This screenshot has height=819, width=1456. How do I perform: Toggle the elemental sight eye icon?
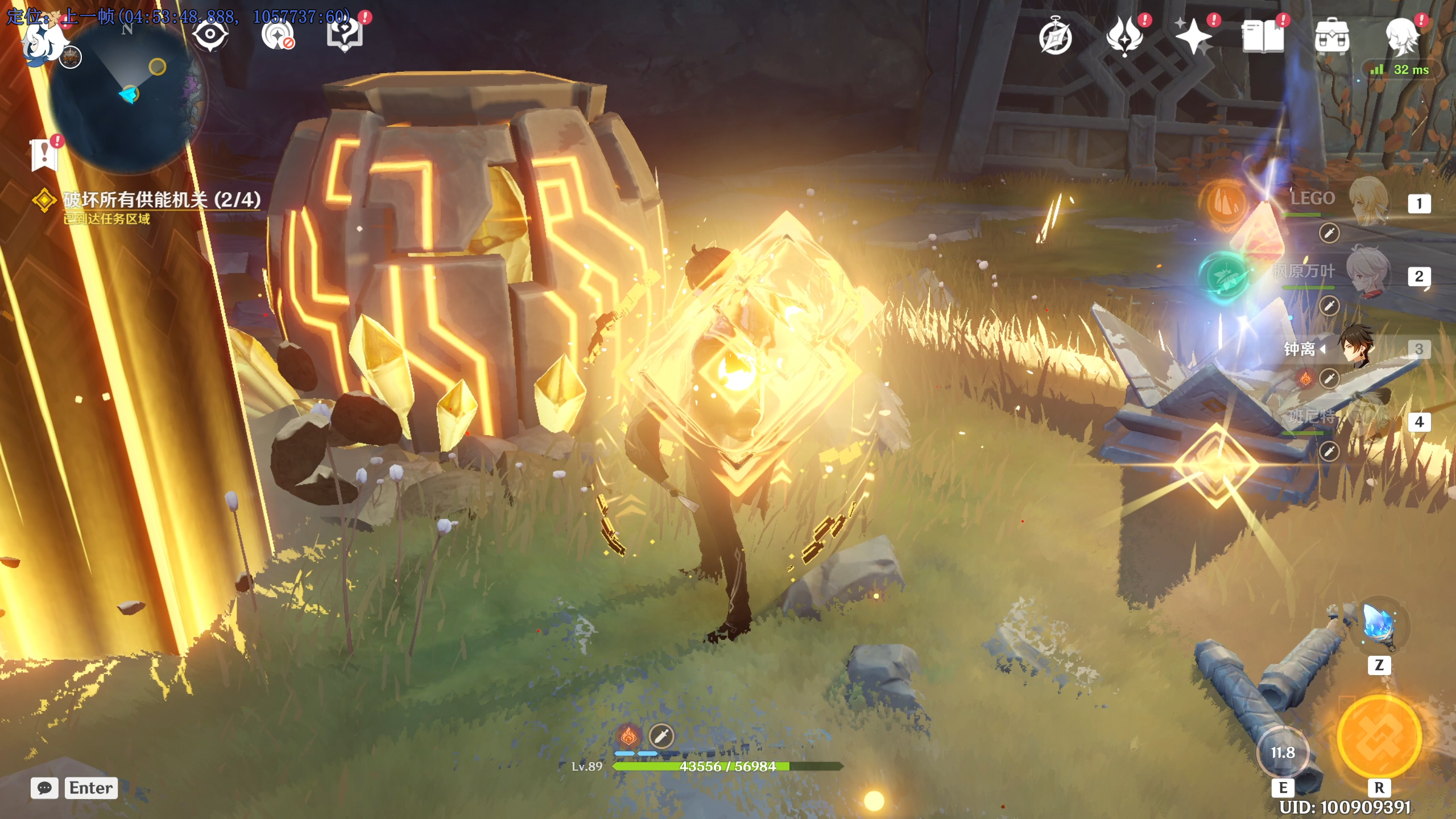[x=210, y=35]
